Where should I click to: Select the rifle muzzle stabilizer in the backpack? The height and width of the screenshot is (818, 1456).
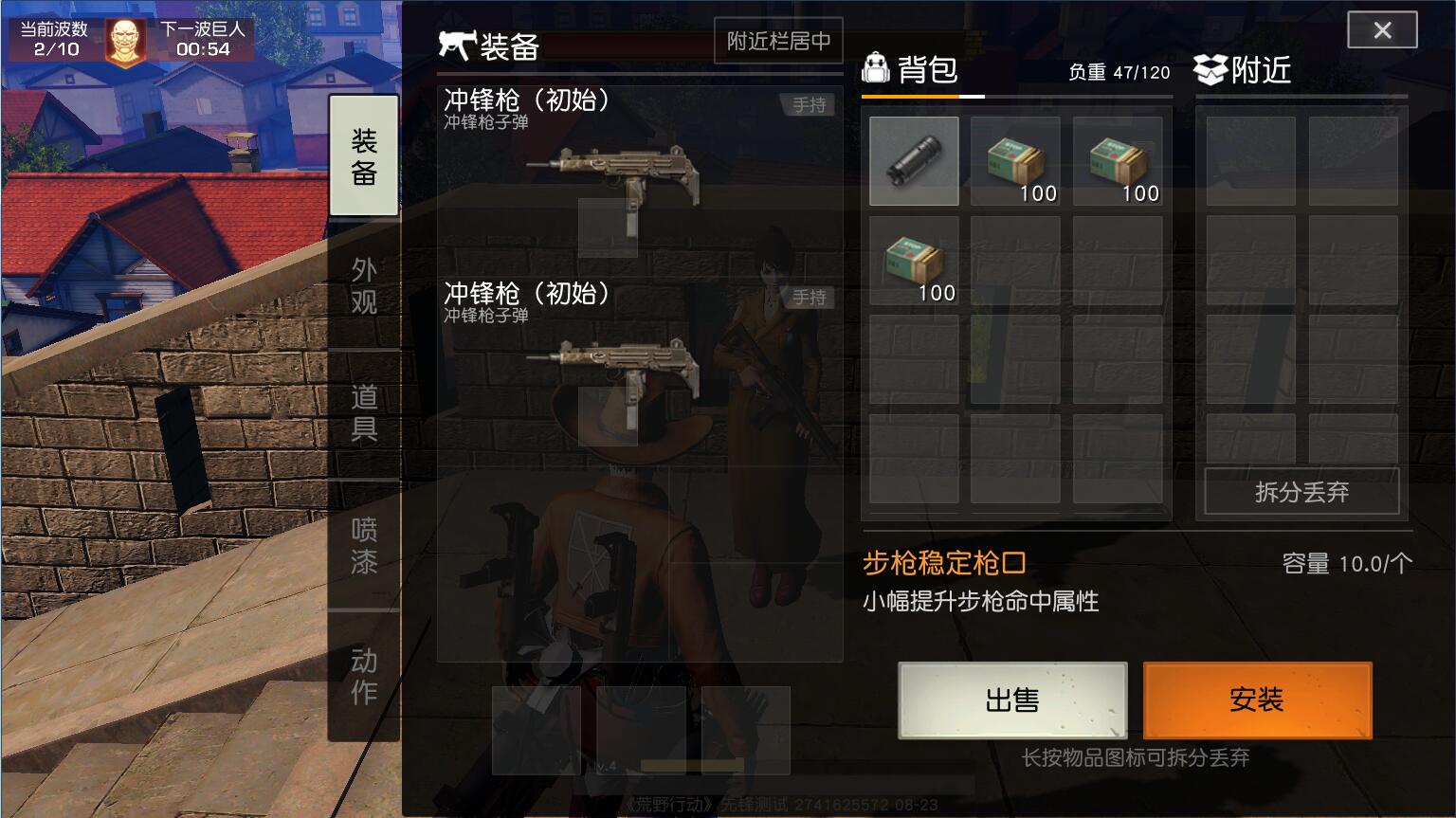click(913, 160)
